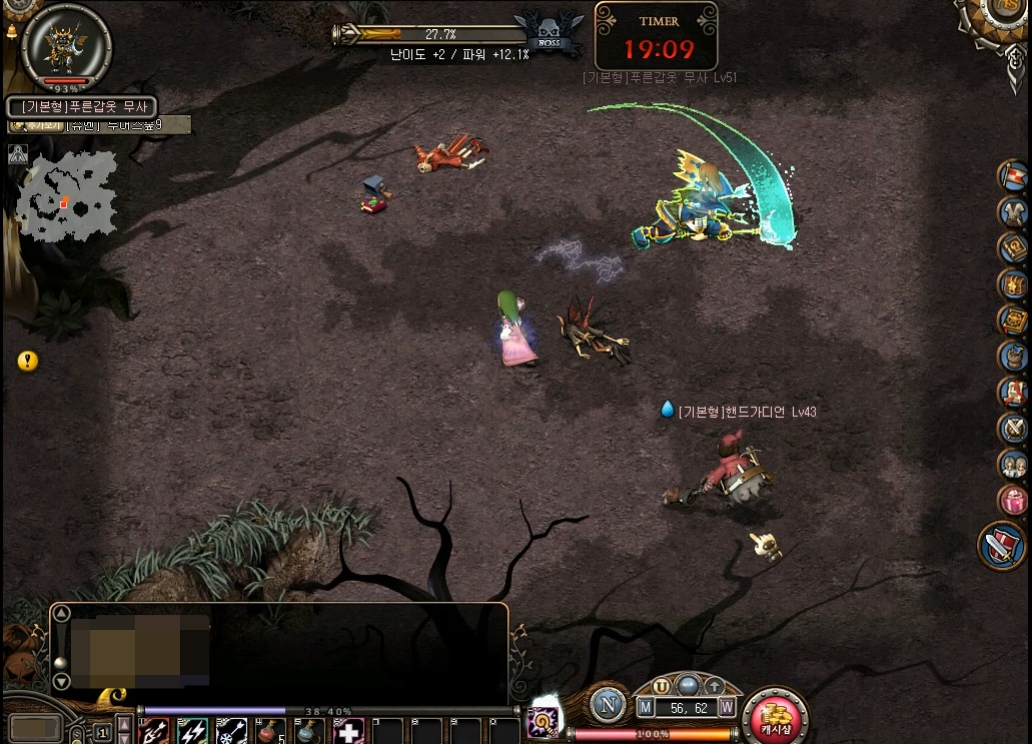Open the crossed swords icon menu

click(x=1013, y=428)
